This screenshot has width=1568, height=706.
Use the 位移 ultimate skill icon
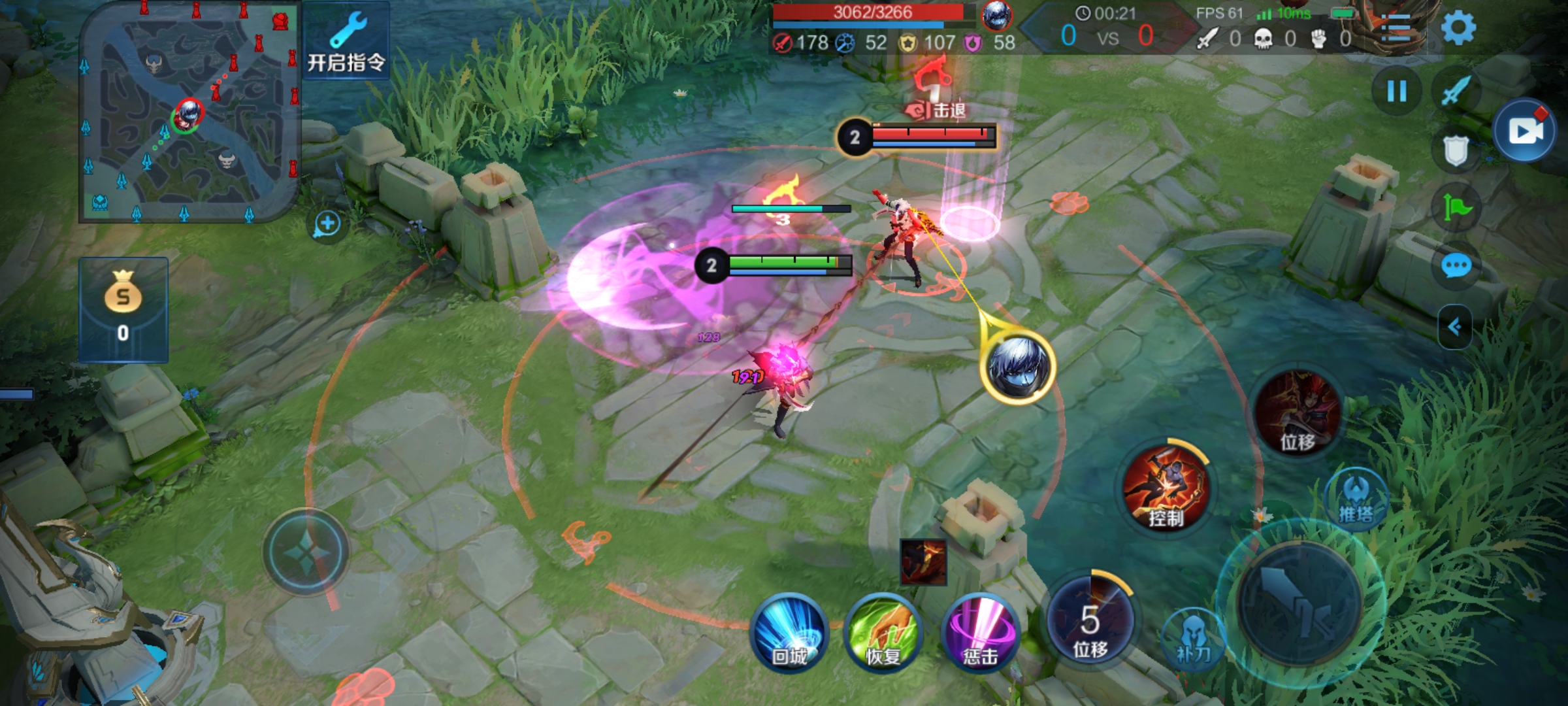(x=1298, y=412)
